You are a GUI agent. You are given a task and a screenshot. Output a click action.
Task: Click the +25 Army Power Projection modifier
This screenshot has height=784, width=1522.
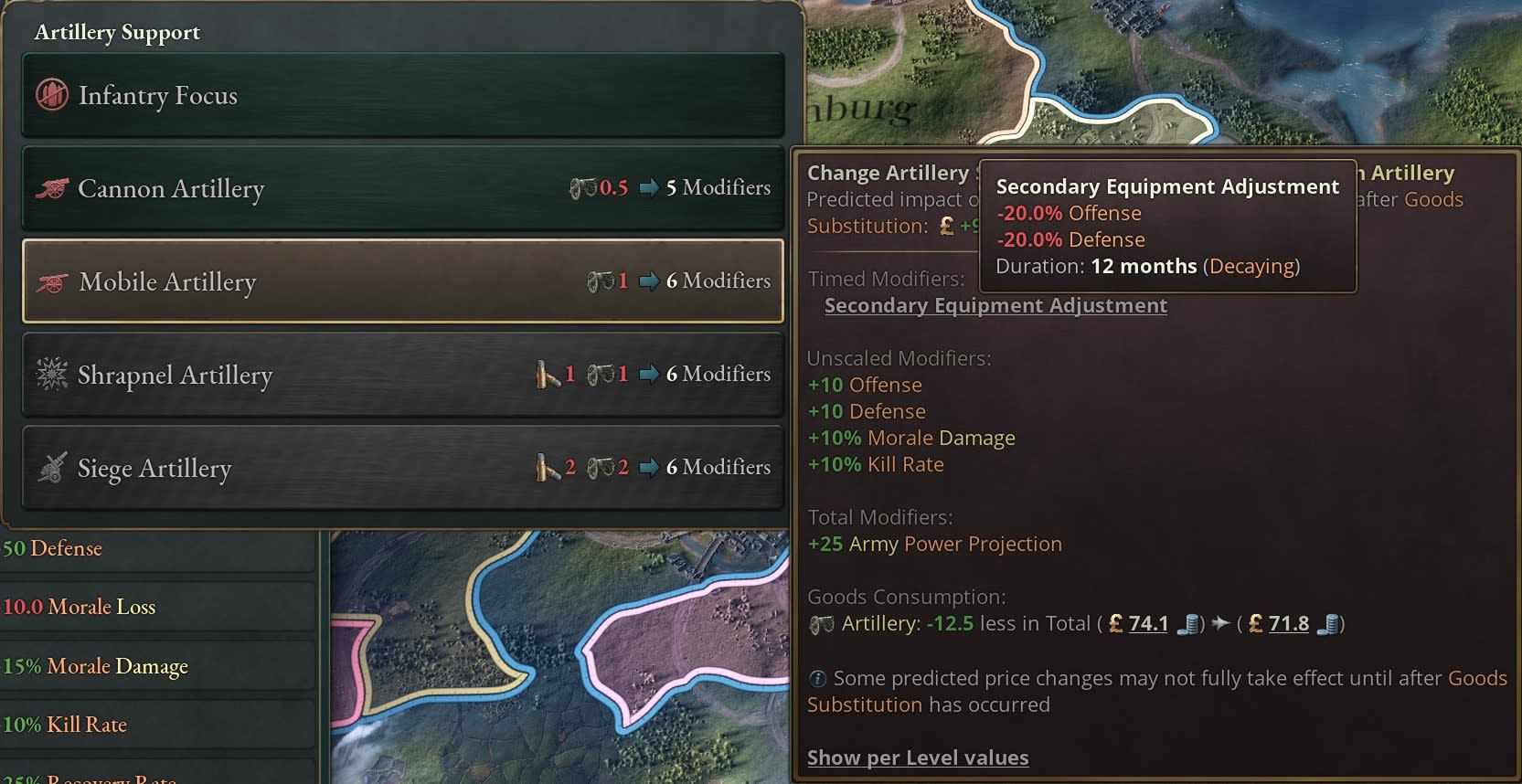coord(934,544)
